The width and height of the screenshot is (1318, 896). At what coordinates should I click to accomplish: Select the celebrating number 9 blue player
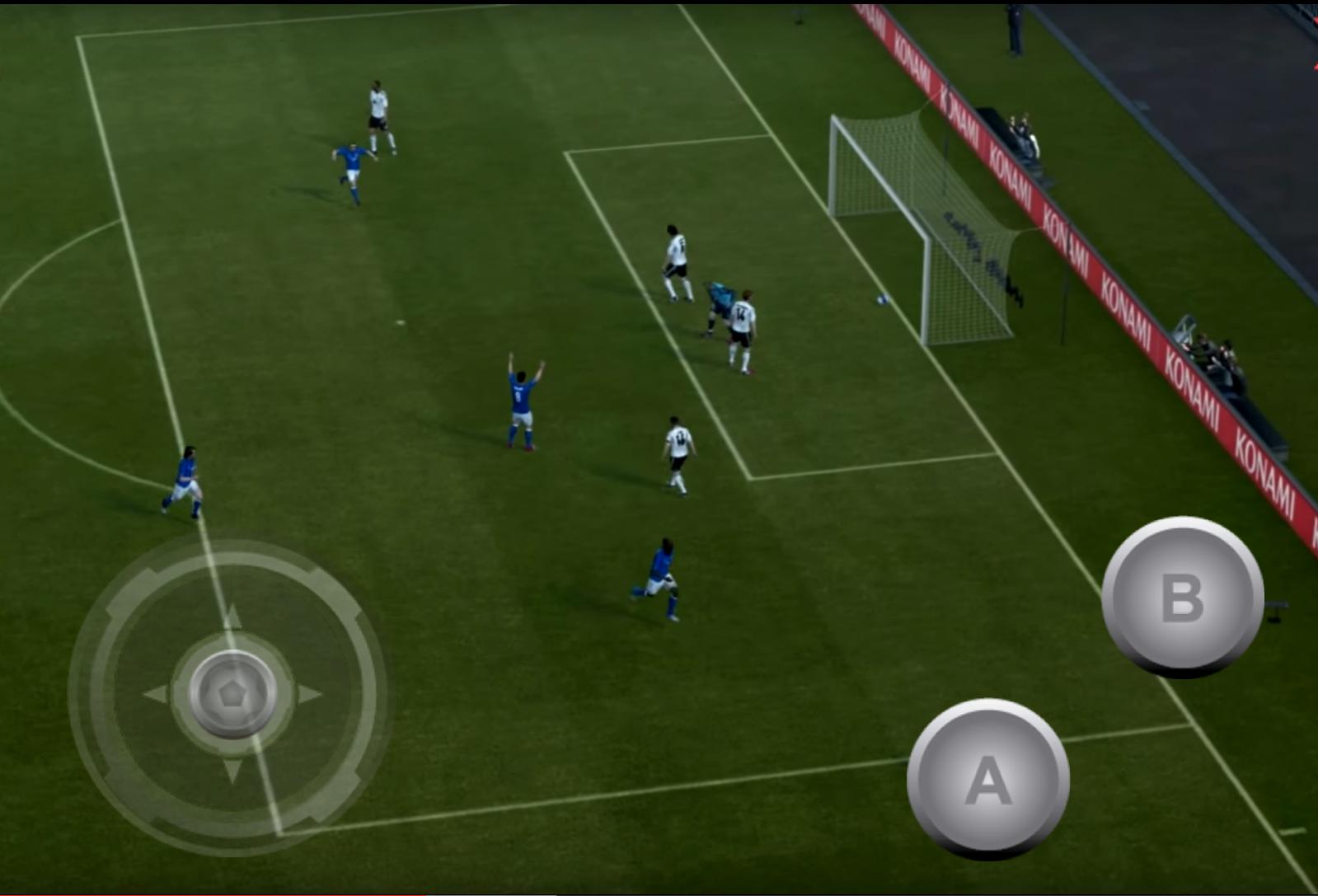519,396
